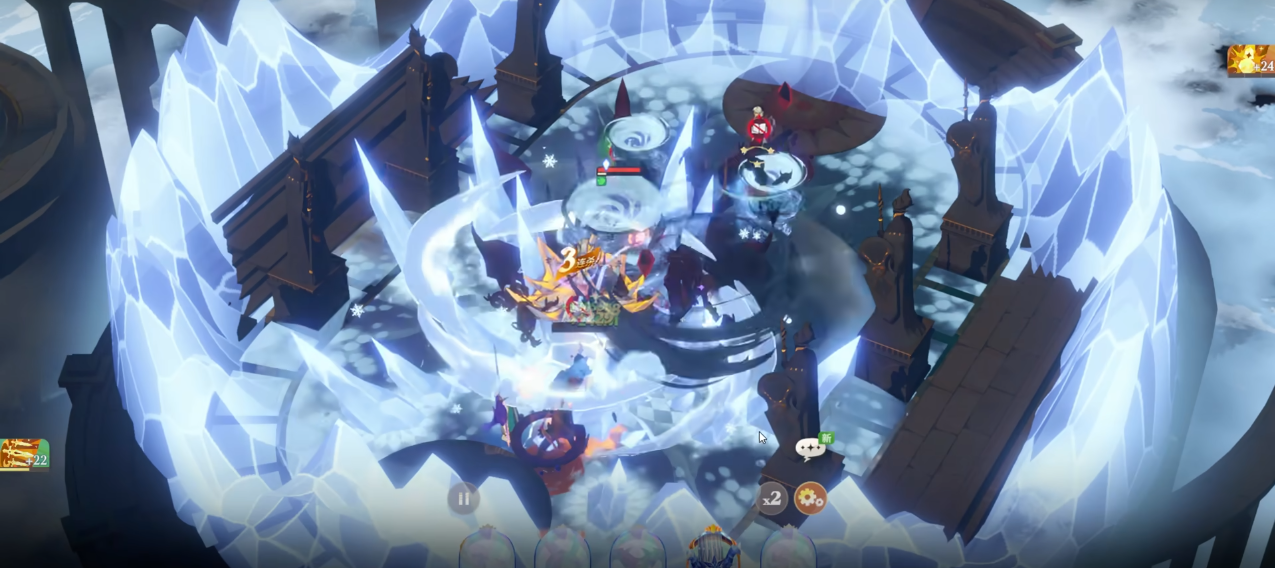Image resolution: width=1275 pixels, height=568 pixels.
Task: Open the chat bubble with new badge
Action: pos(810,449)
